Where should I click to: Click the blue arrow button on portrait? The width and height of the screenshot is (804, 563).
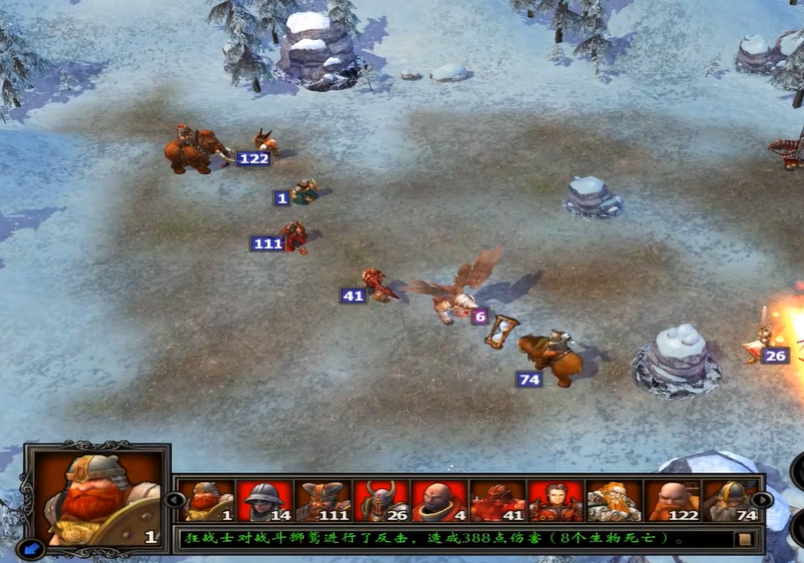pos(31,546)
